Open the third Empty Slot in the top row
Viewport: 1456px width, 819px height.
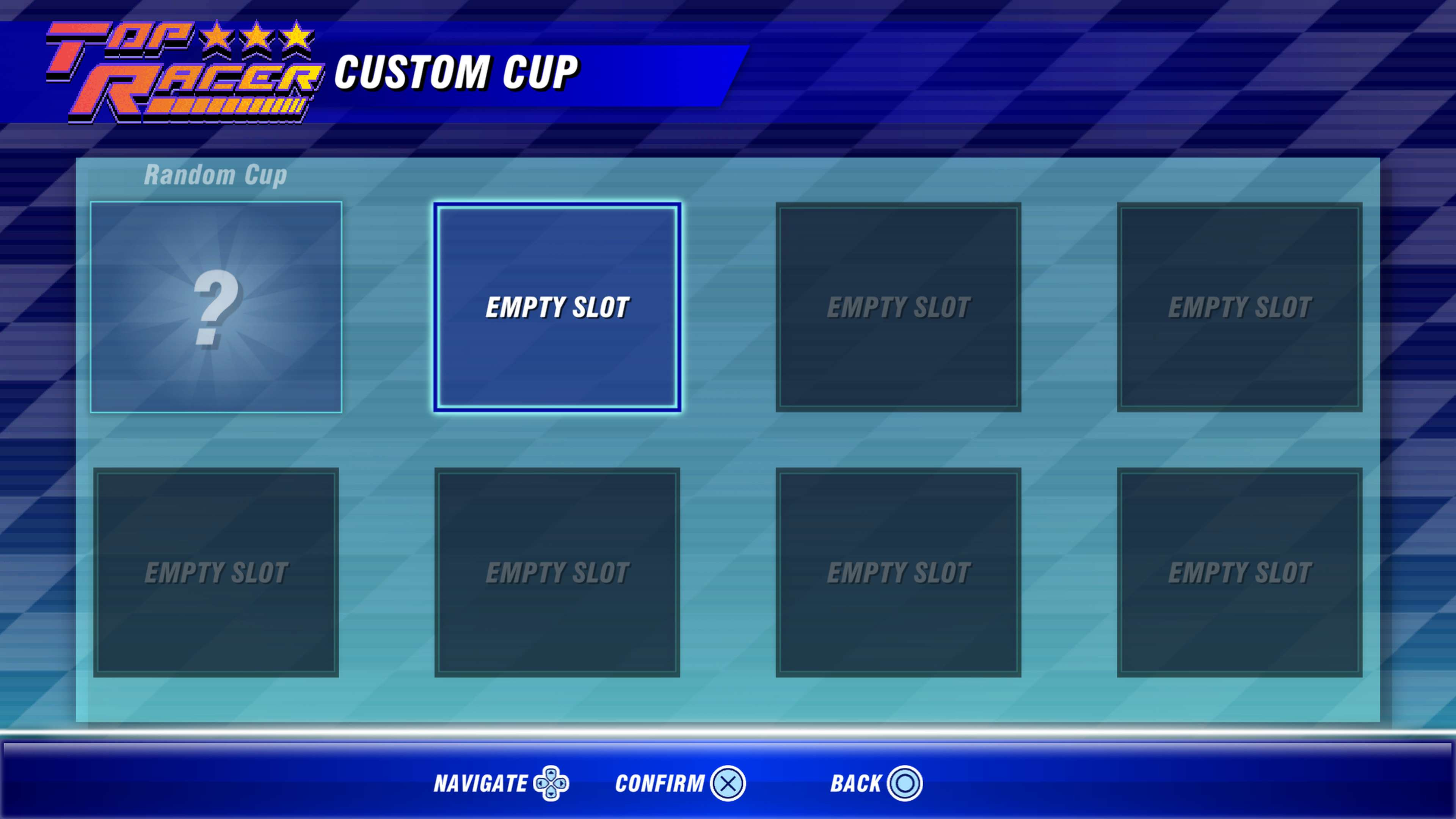pyautogui.click(x=899, y=305)
